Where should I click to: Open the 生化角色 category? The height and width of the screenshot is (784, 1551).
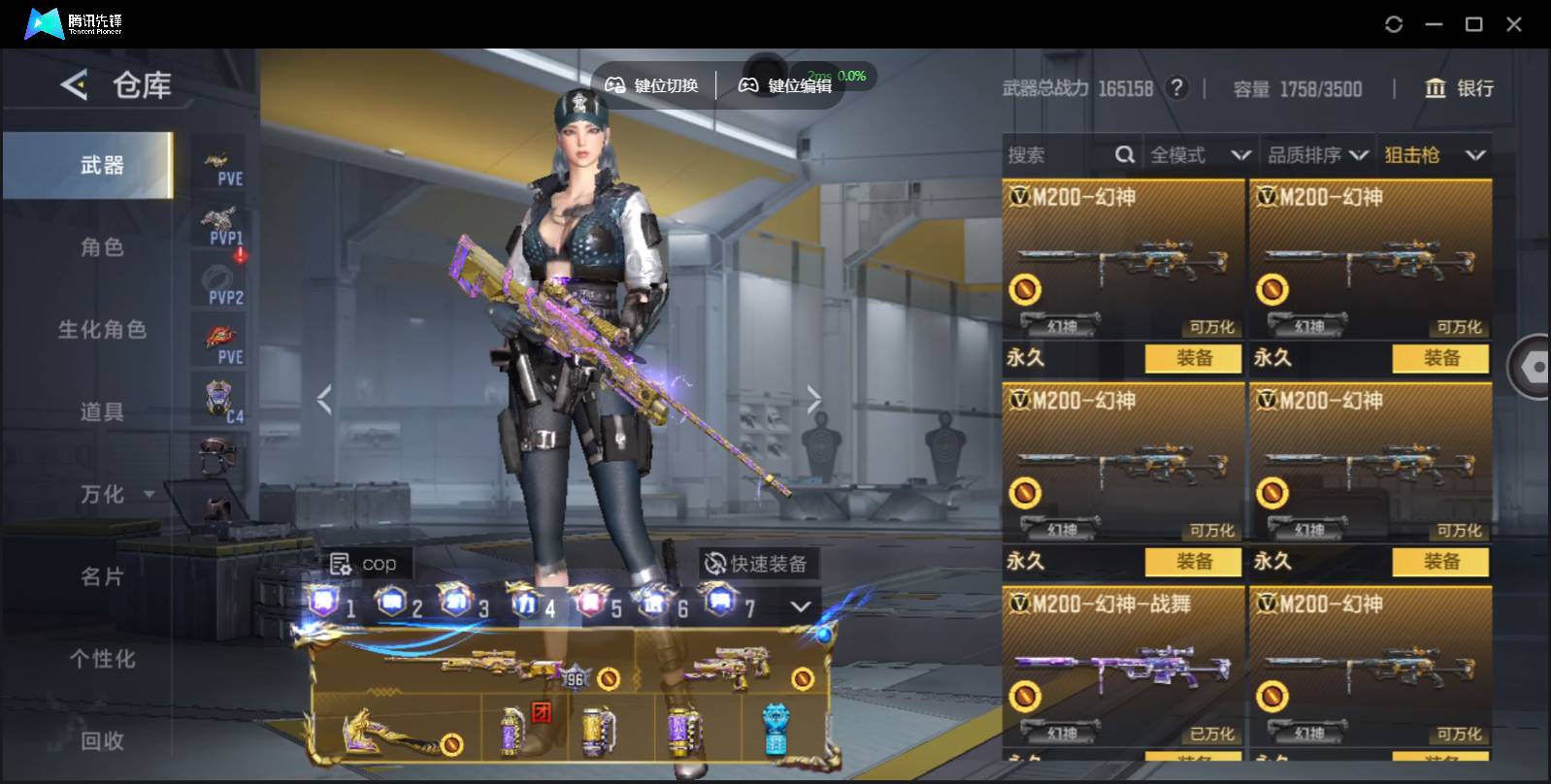[x=102, y=330]
